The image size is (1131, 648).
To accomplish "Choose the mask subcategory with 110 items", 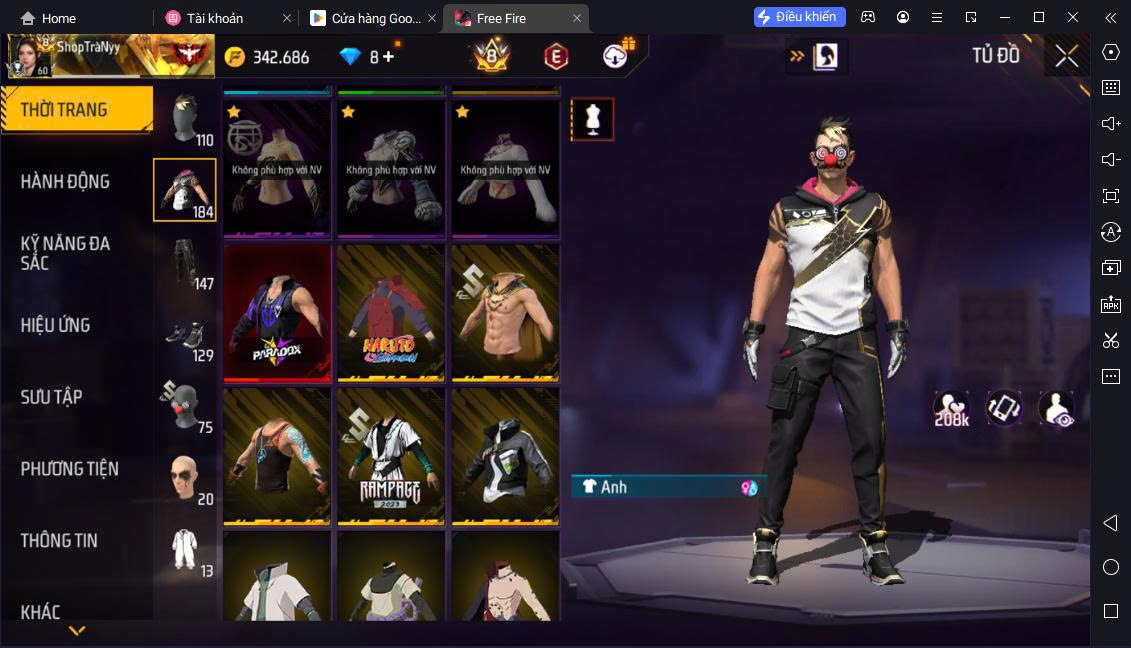I will [185, 120].
